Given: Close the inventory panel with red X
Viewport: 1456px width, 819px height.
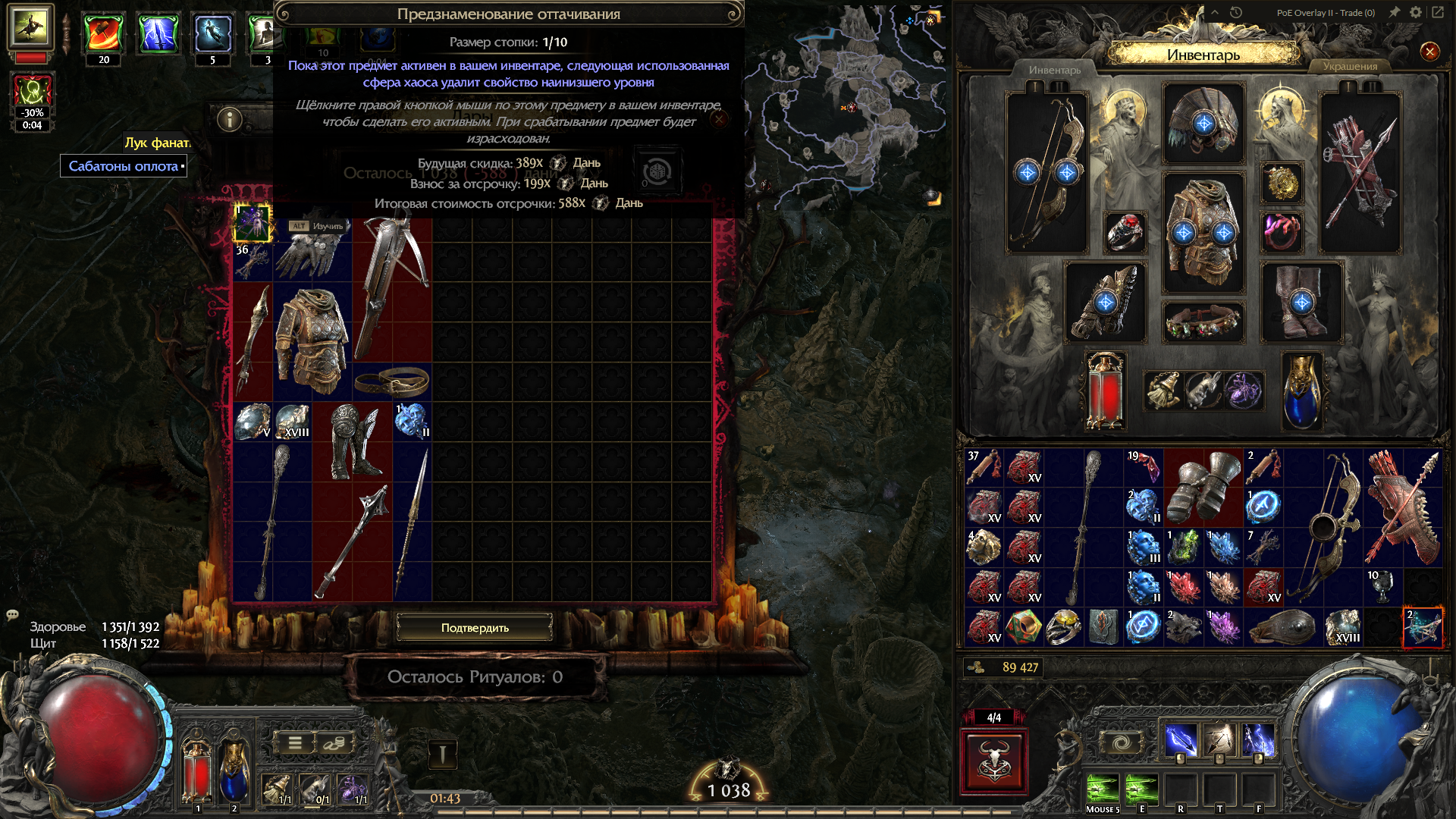Looking at the screenshot, I should point(1429,52).
